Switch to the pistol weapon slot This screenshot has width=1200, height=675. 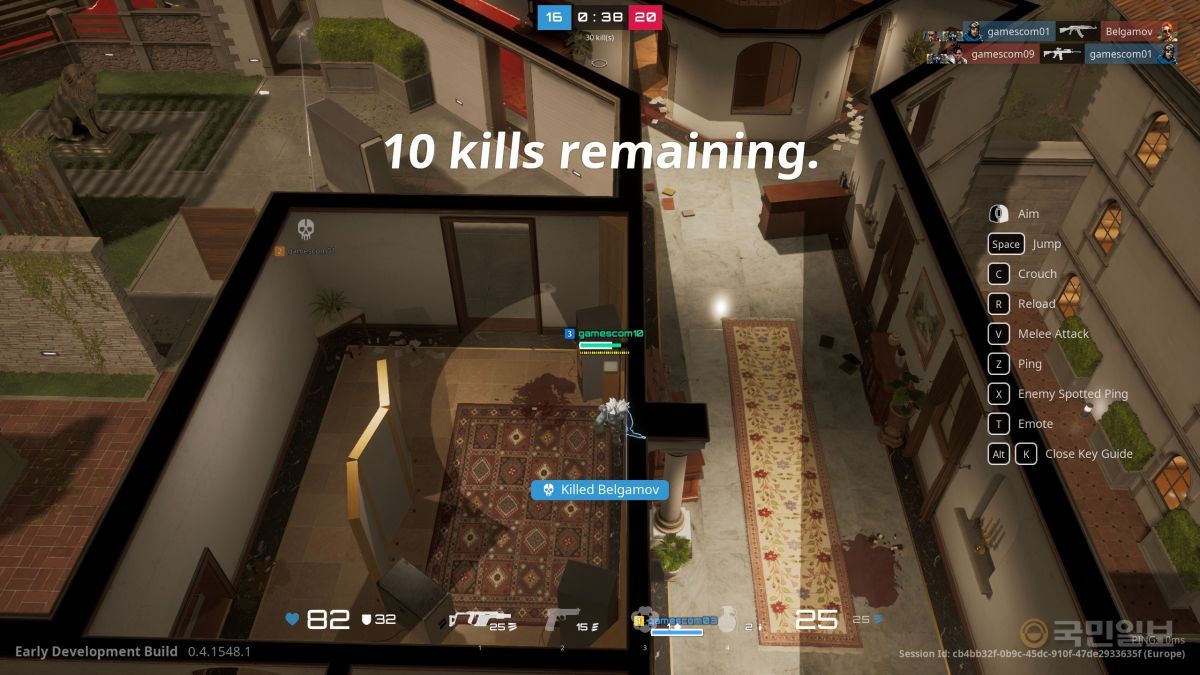[x=562, y=620]
